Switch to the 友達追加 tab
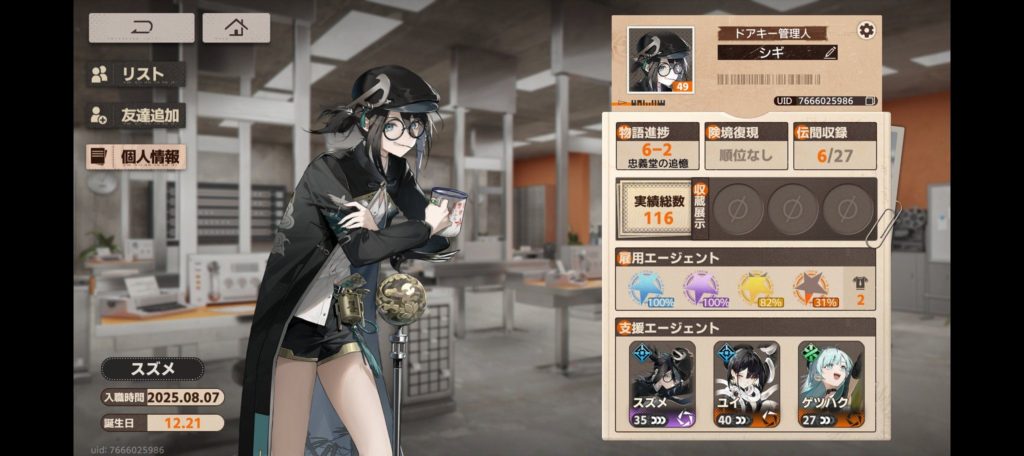Screen dimensions: 1024x456 [x=136, y=115]
